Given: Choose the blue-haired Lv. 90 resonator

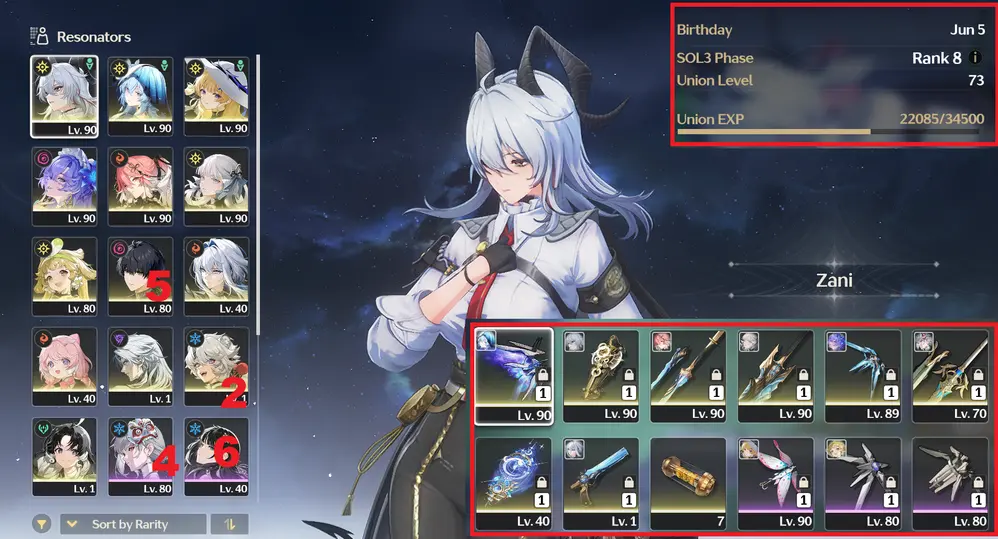Looking at the screenshot, I should tap(141, 95).
